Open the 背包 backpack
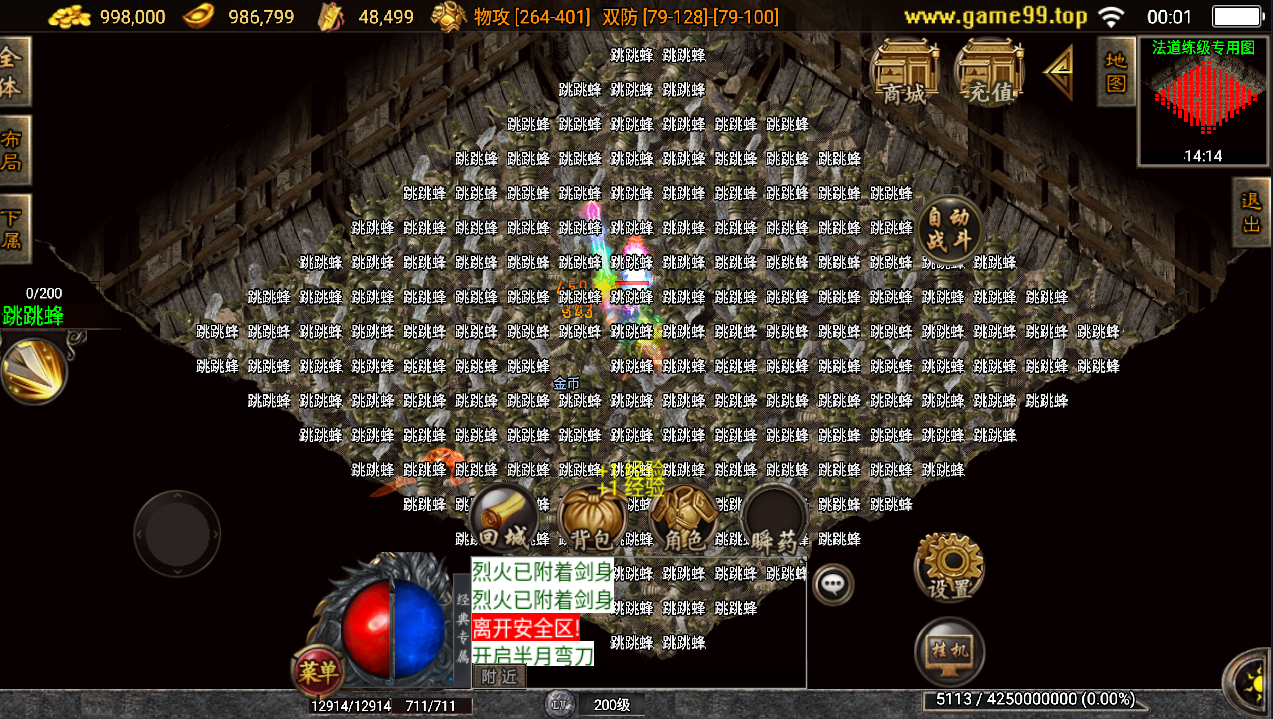 click(x=593, y=520)
